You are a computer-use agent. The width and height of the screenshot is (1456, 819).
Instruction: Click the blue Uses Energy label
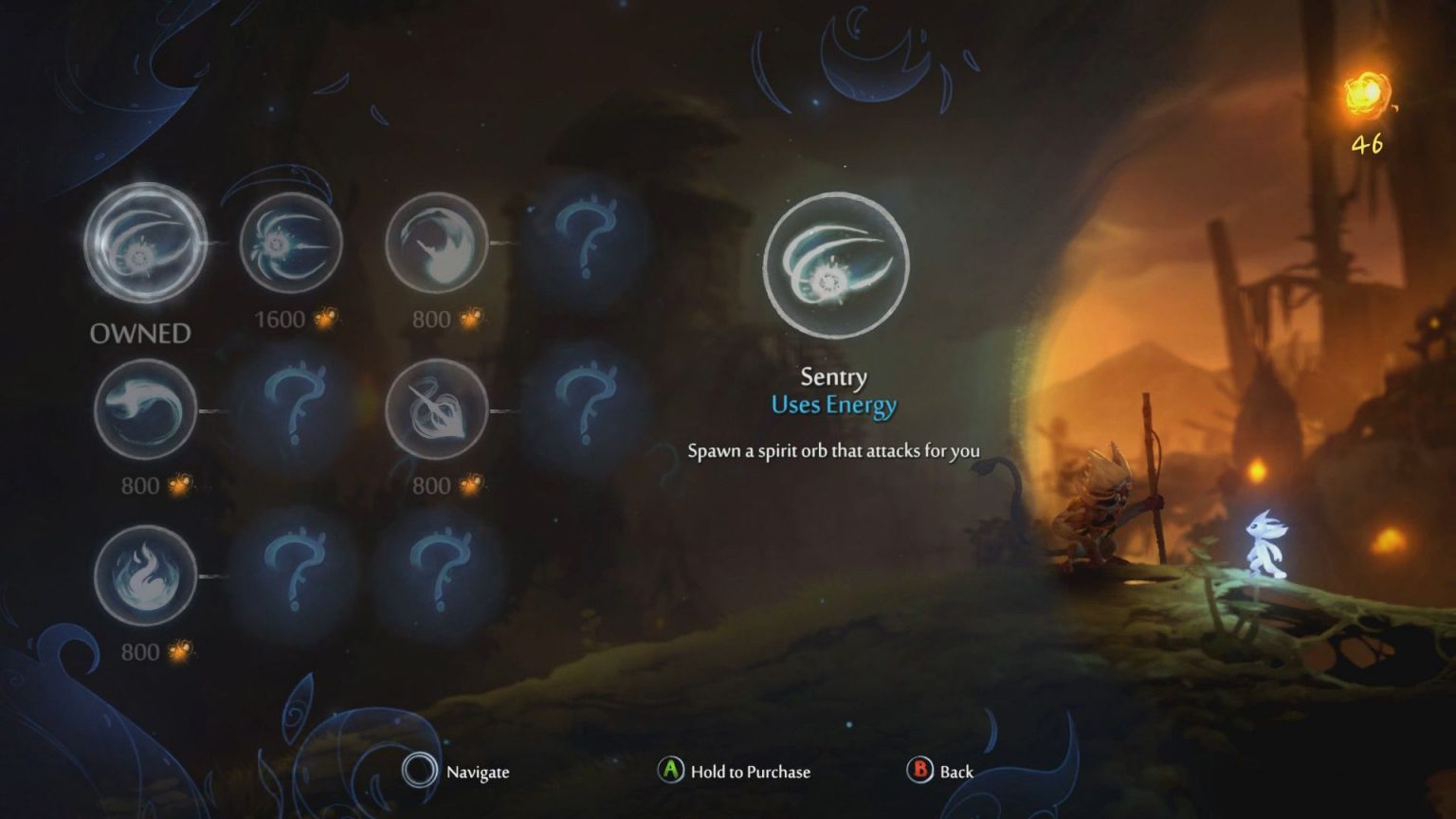coord(833,404)
